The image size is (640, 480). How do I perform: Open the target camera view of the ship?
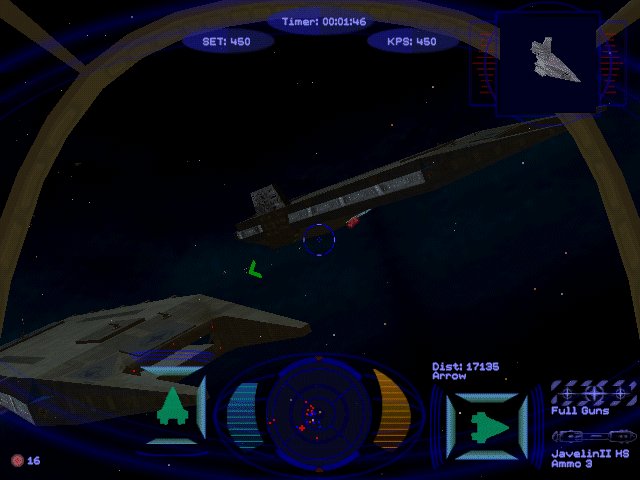(x=547, y=62)
